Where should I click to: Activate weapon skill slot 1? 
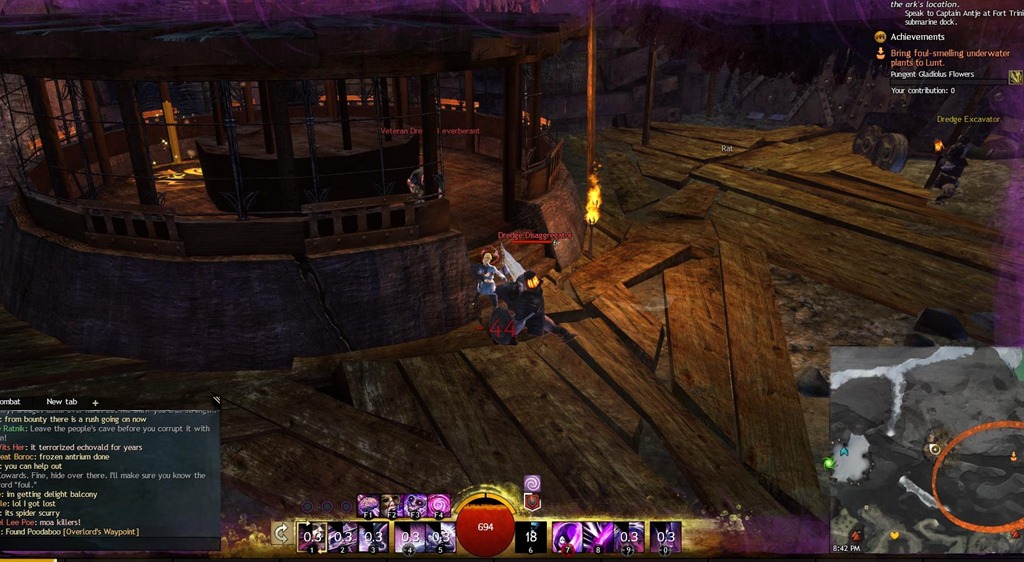point(312,536)
